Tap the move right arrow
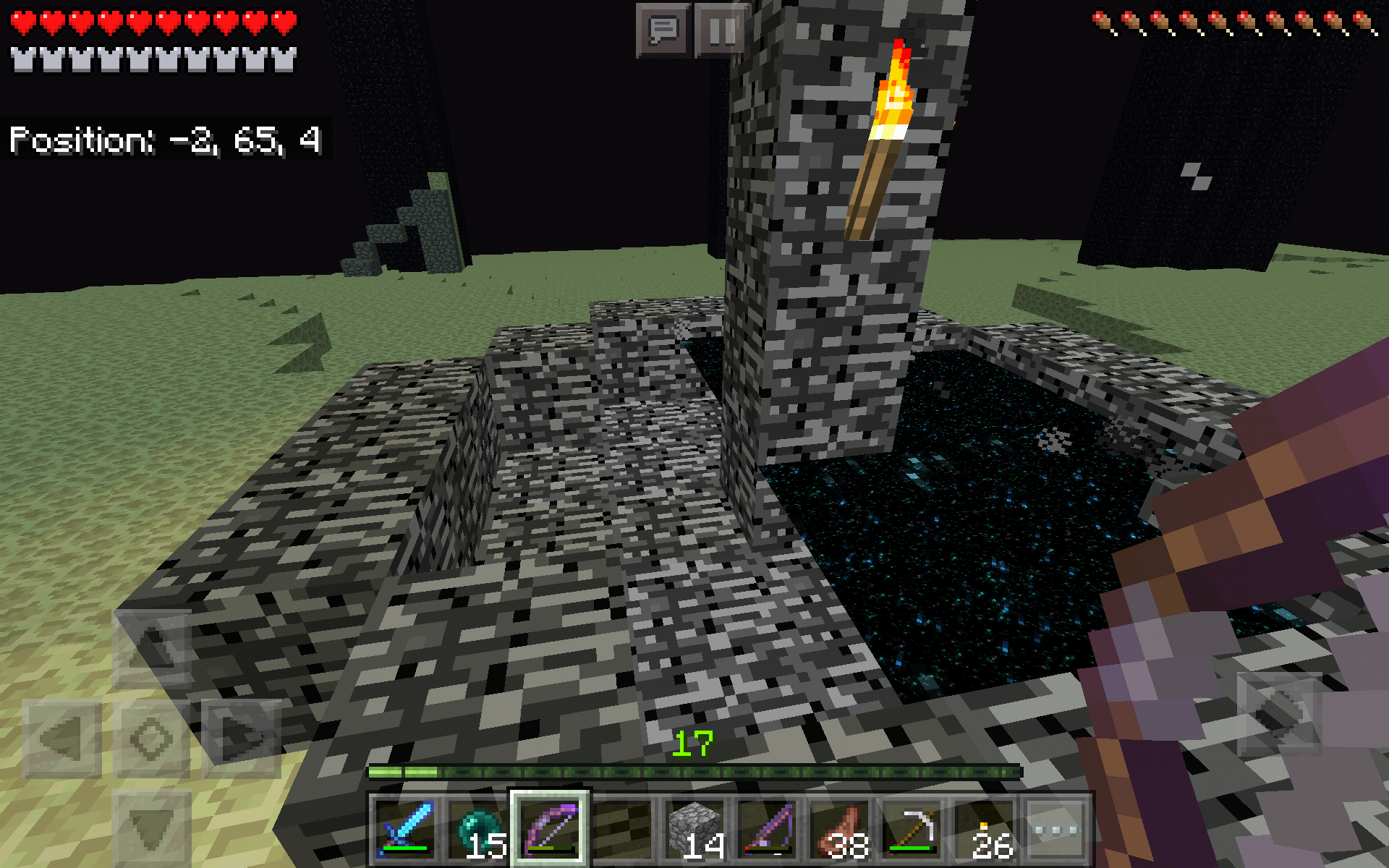Image resolution: width=1389 pixels, height=868 pixels. coord(242,739)
